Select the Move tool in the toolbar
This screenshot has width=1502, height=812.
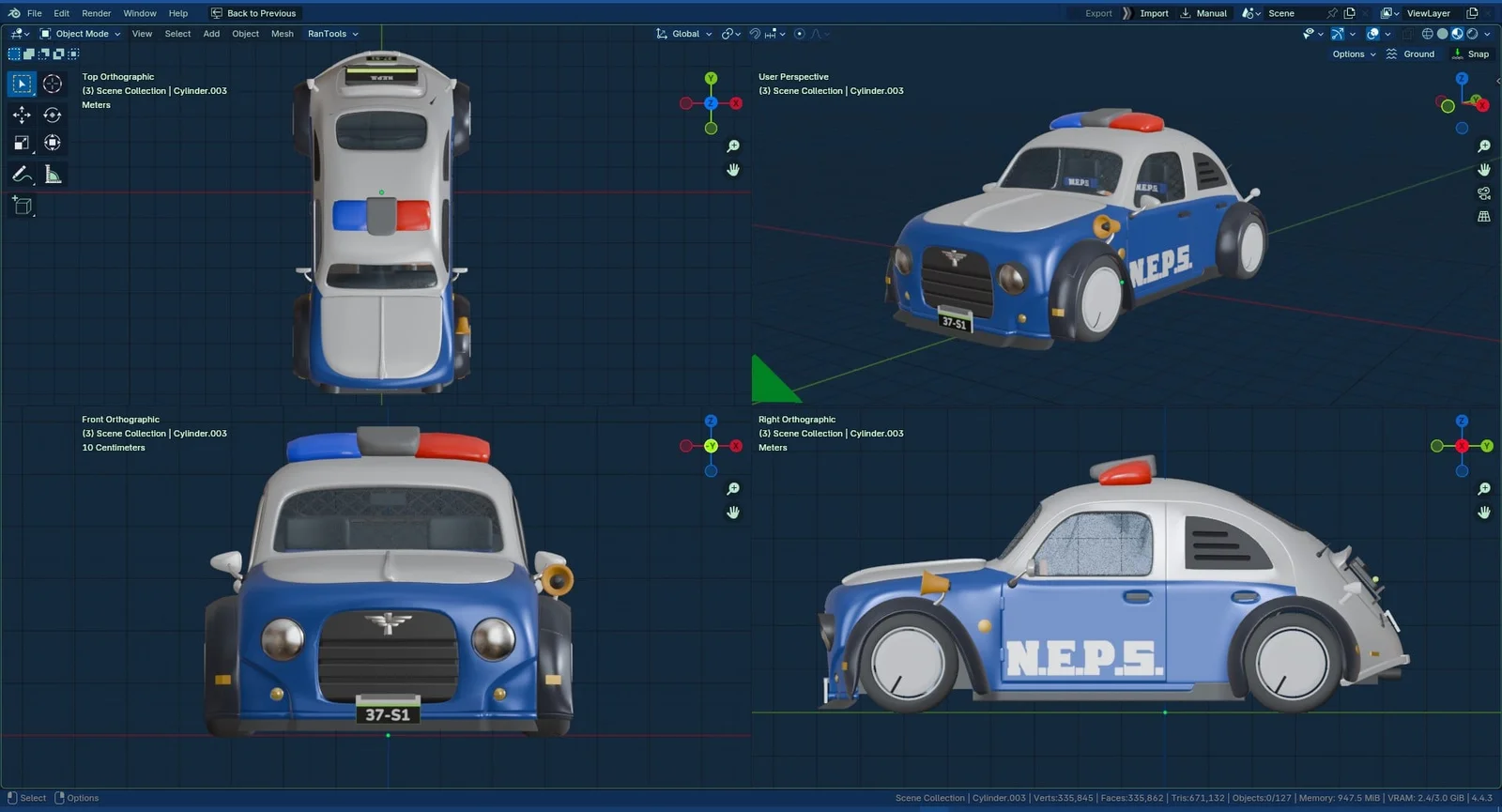[x=21, y=115]
